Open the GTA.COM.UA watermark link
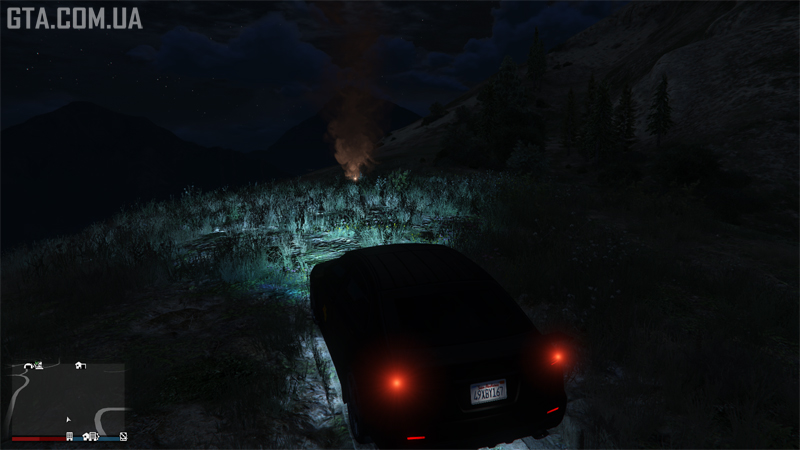Viewport: 800px width, 450px height. pos(74,18)
